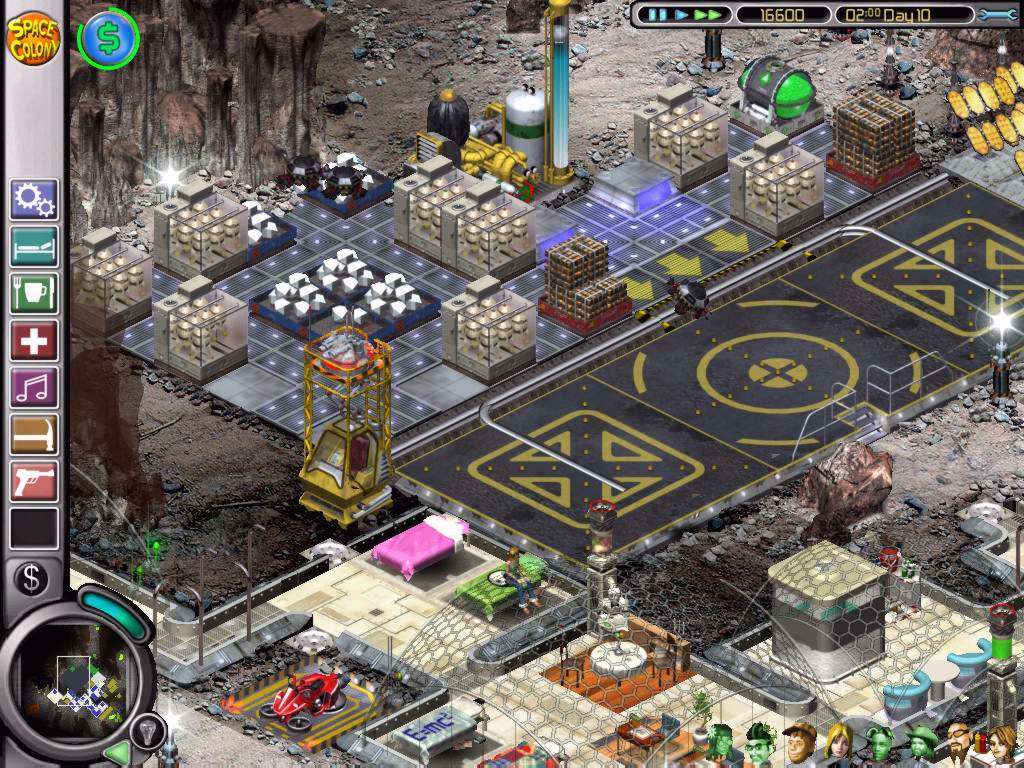
Task: Open the bed accommodation build category
Action: pyautogui.click(x=34, y=246)
